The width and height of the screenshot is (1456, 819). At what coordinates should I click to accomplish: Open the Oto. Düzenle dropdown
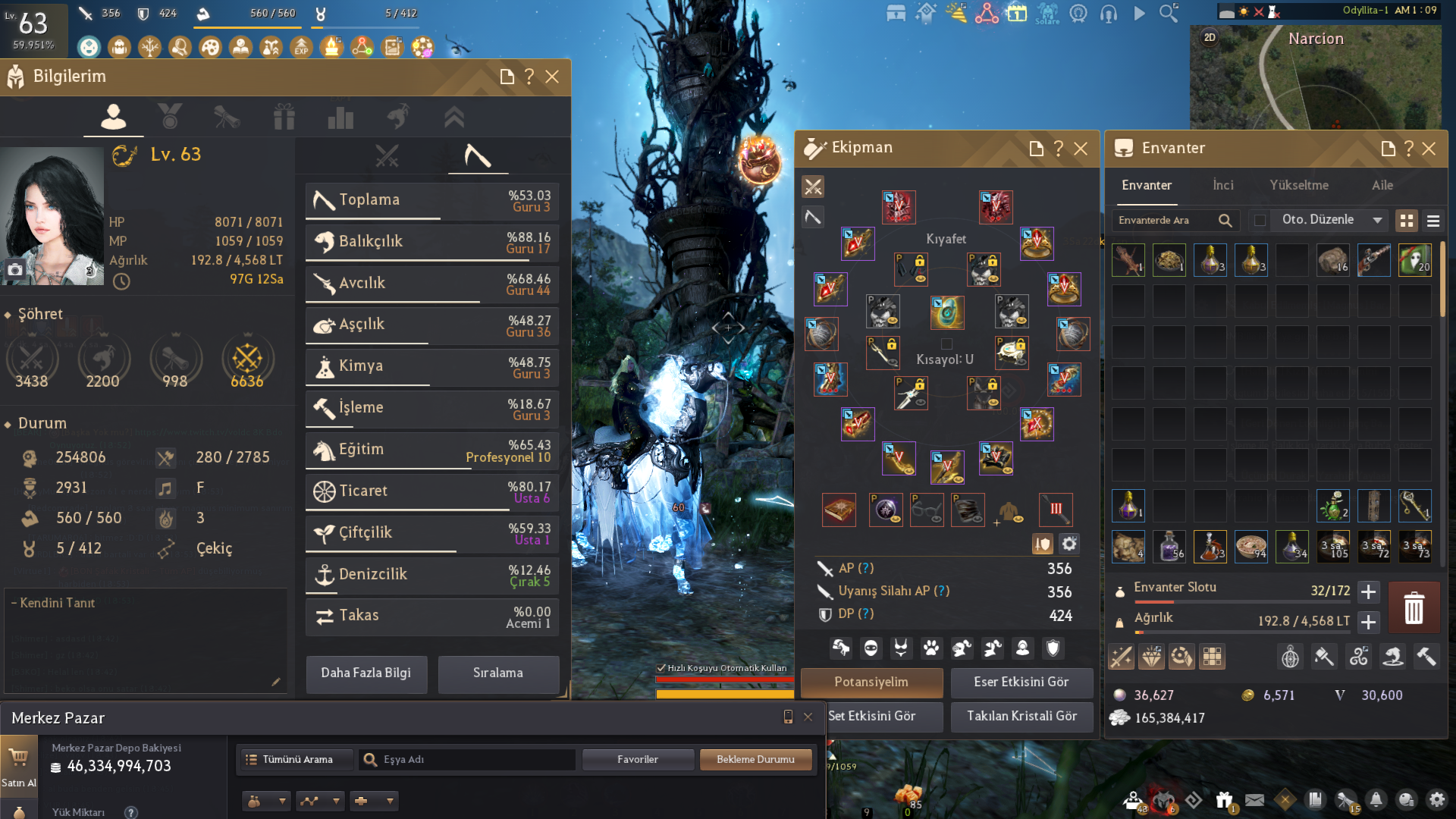click(x=1329, y=220)
